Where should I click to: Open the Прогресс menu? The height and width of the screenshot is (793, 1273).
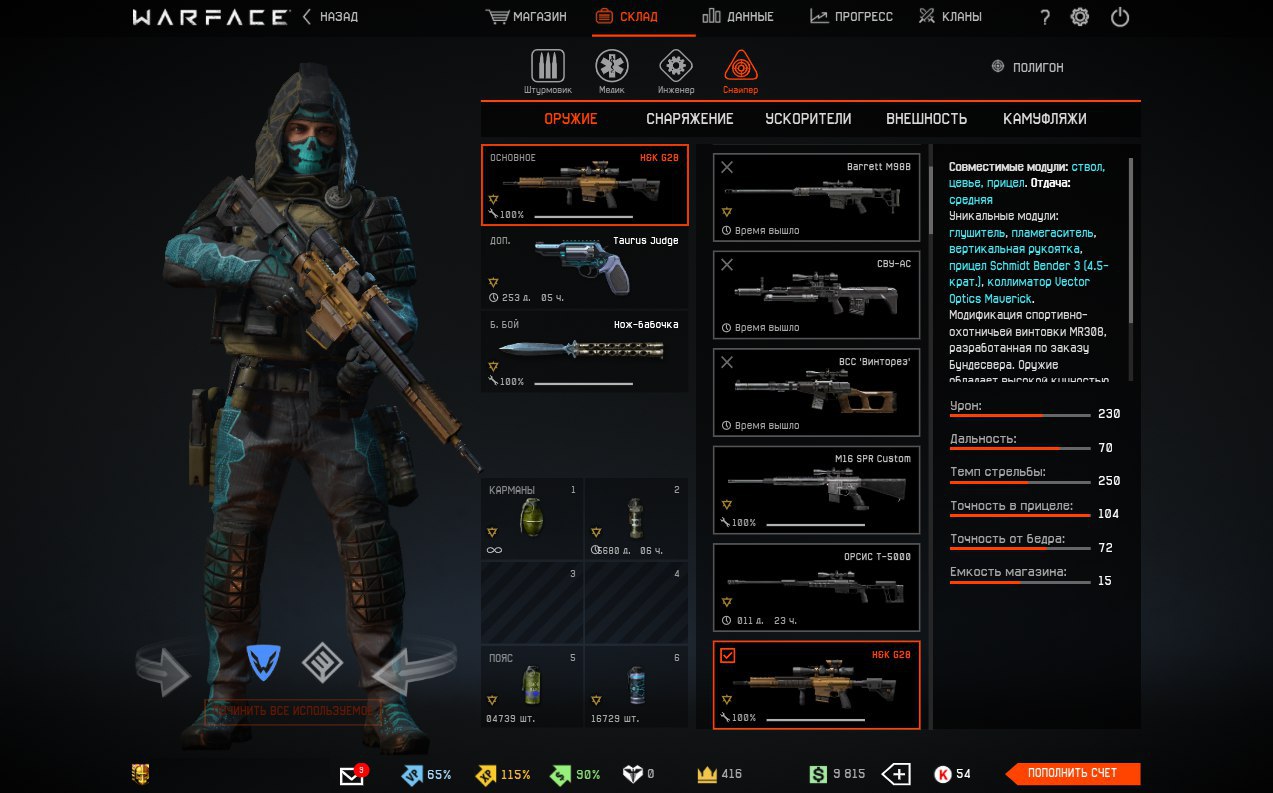851,17
